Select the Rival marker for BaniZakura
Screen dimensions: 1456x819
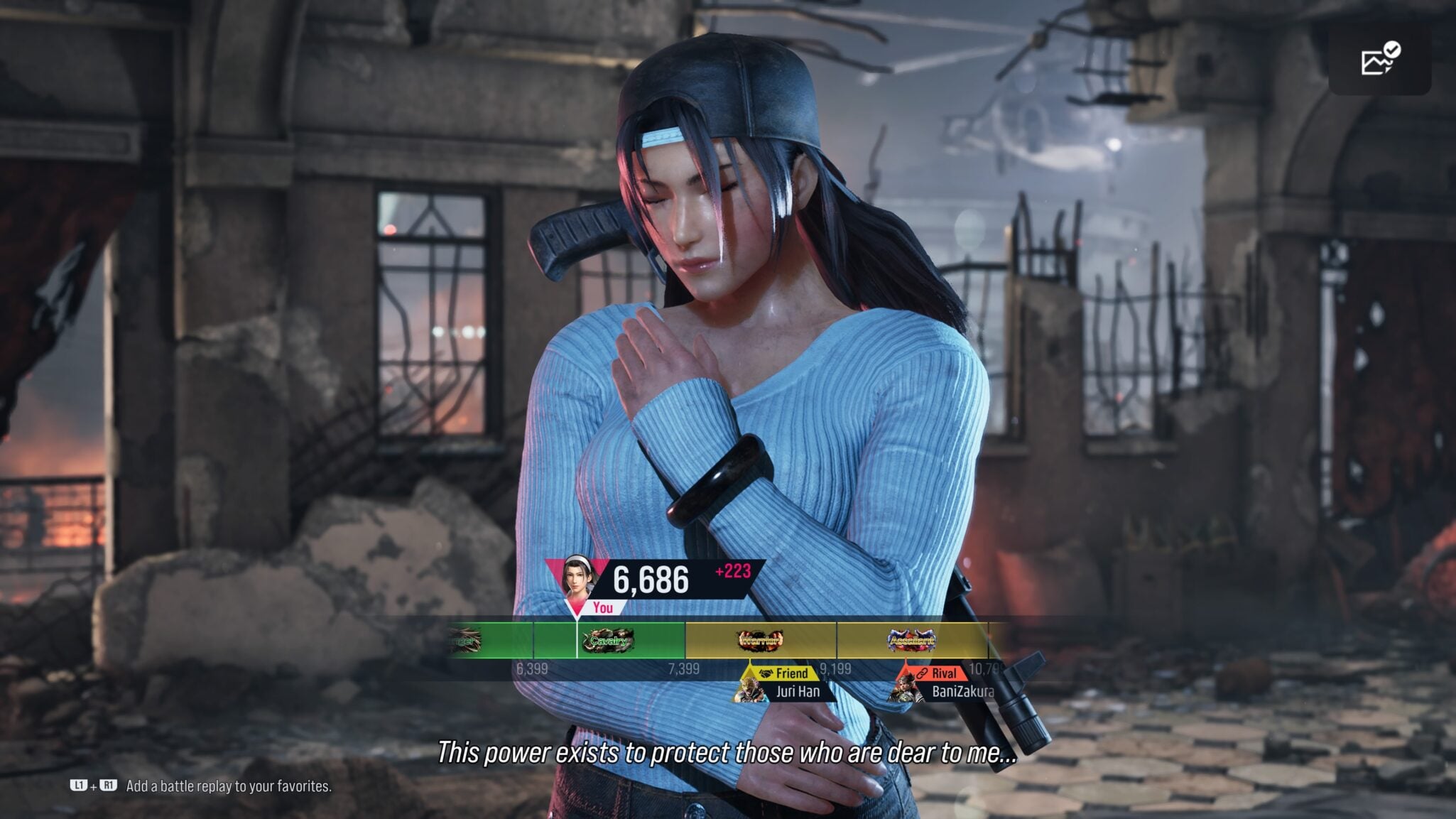(x=936, y=673)
